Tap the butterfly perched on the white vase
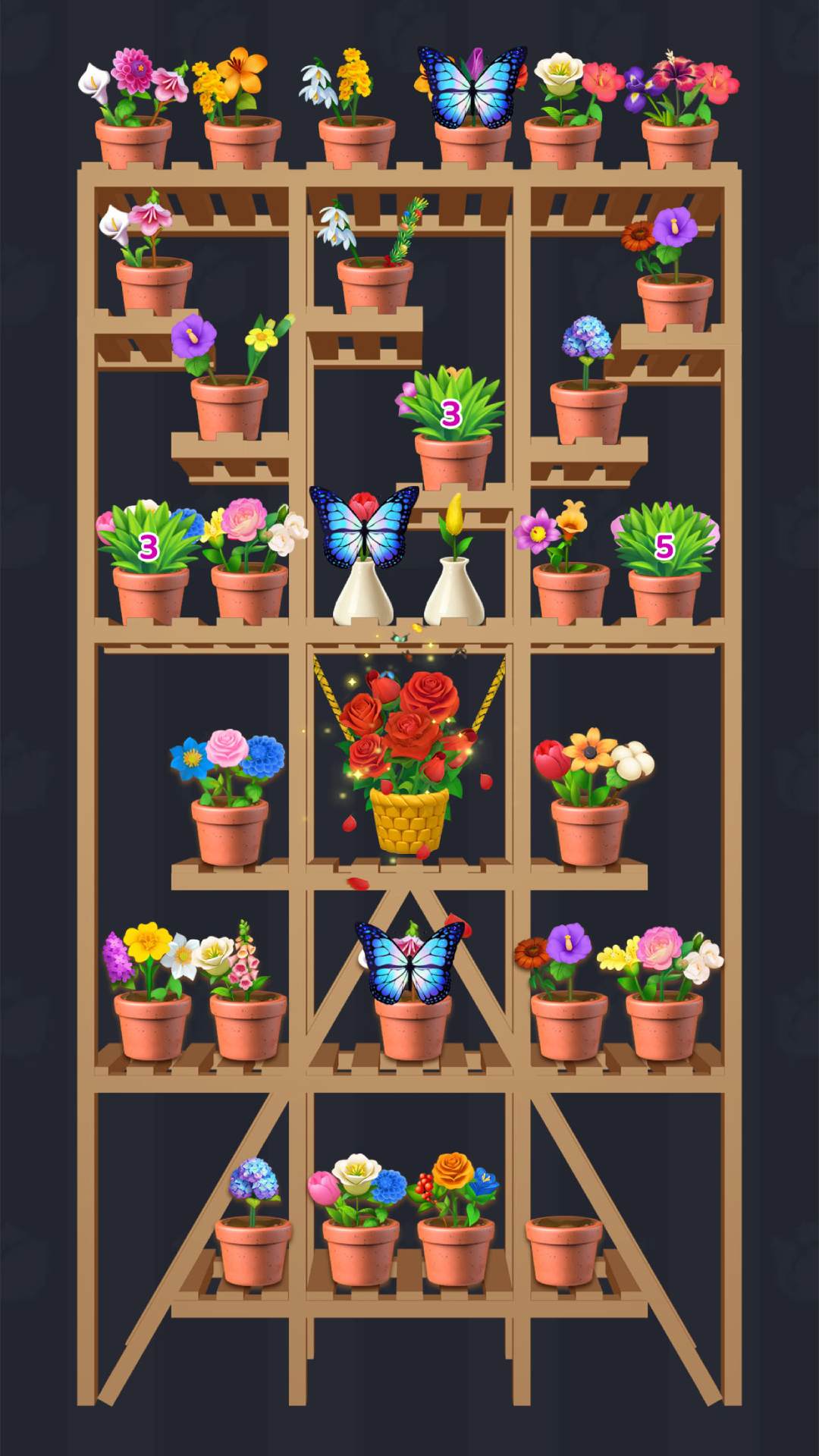This screenshot has height=1456, width=819. tap(364, 527)
